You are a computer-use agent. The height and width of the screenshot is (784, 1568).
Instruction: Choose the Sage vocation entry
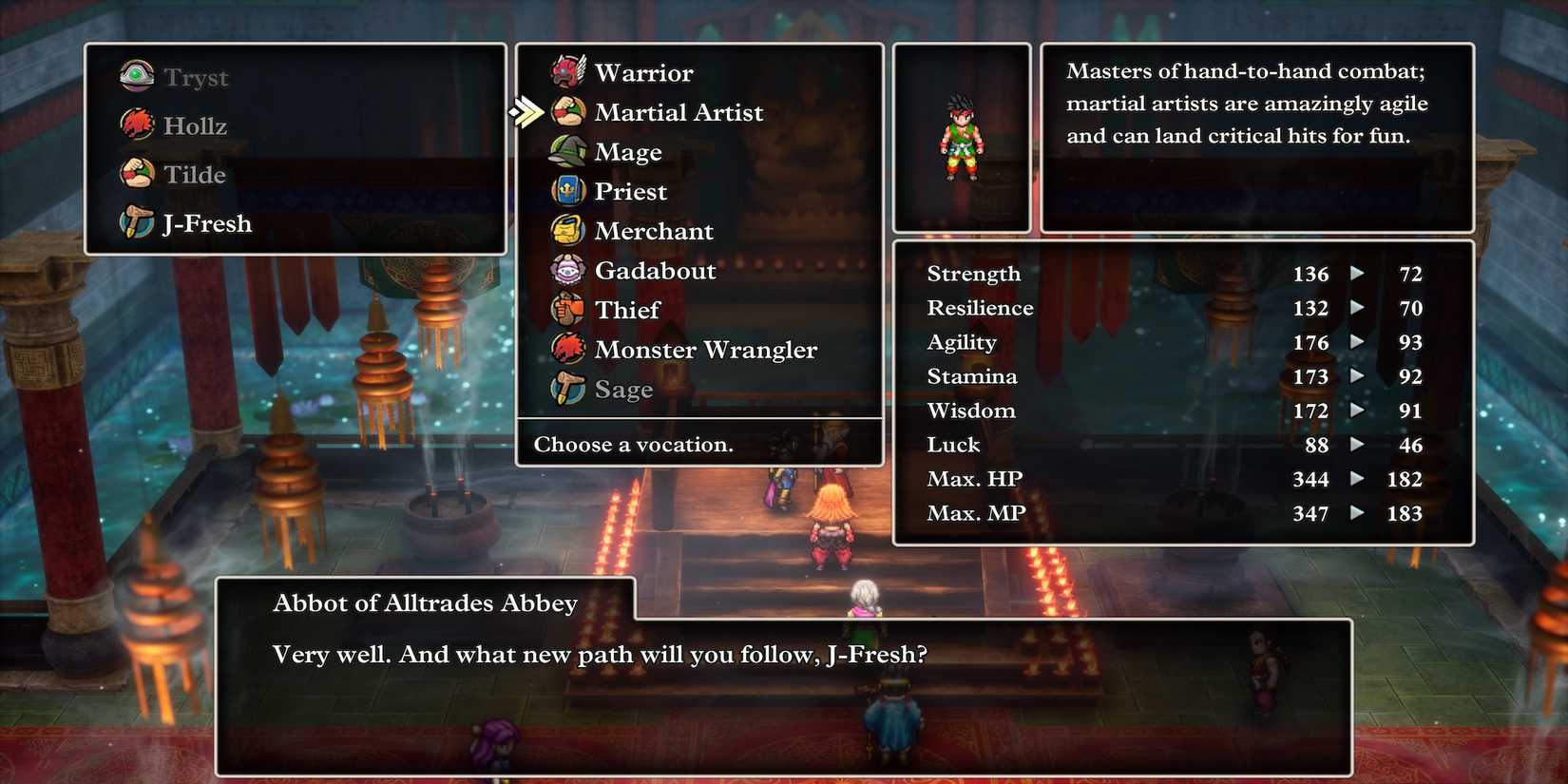(x=622, y=390)
